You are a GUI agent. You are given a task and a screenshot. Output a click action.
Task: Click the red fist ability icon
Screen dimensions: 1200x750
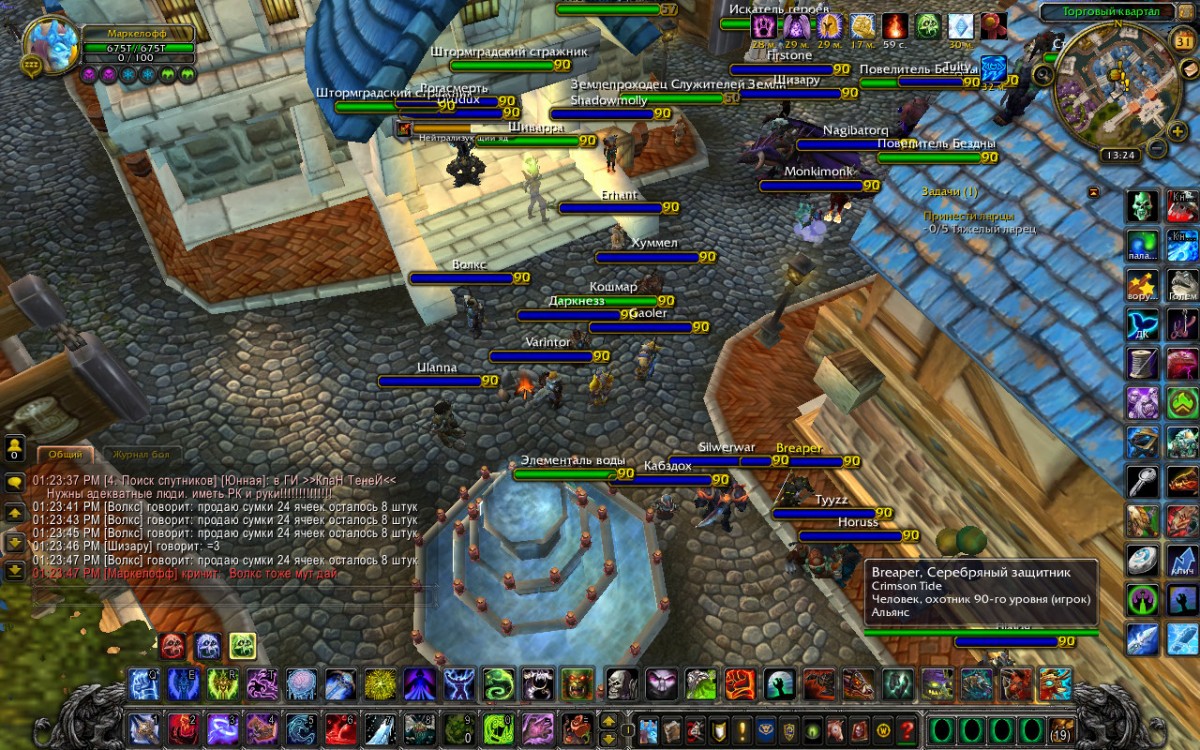coord(738,684)
